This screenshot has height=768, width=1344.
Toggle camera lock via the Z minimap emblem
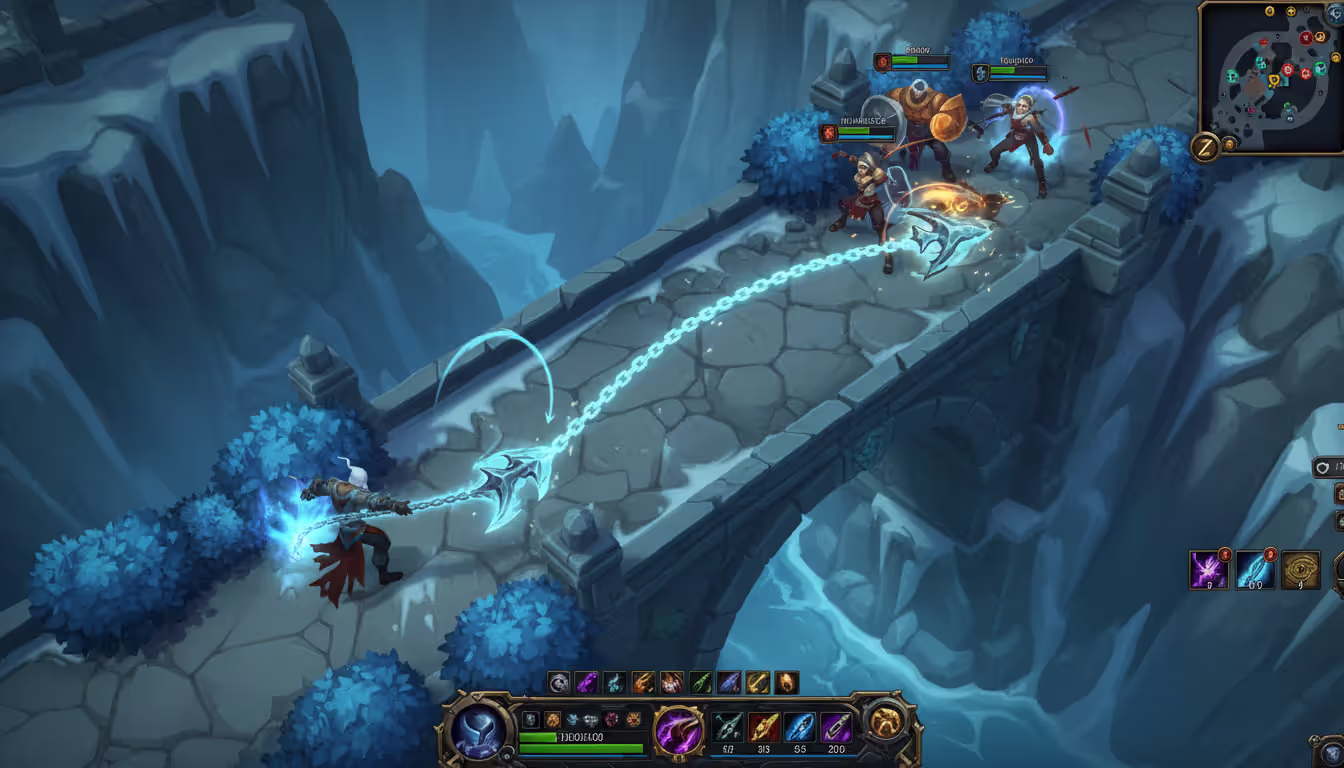click(1204, 146)
